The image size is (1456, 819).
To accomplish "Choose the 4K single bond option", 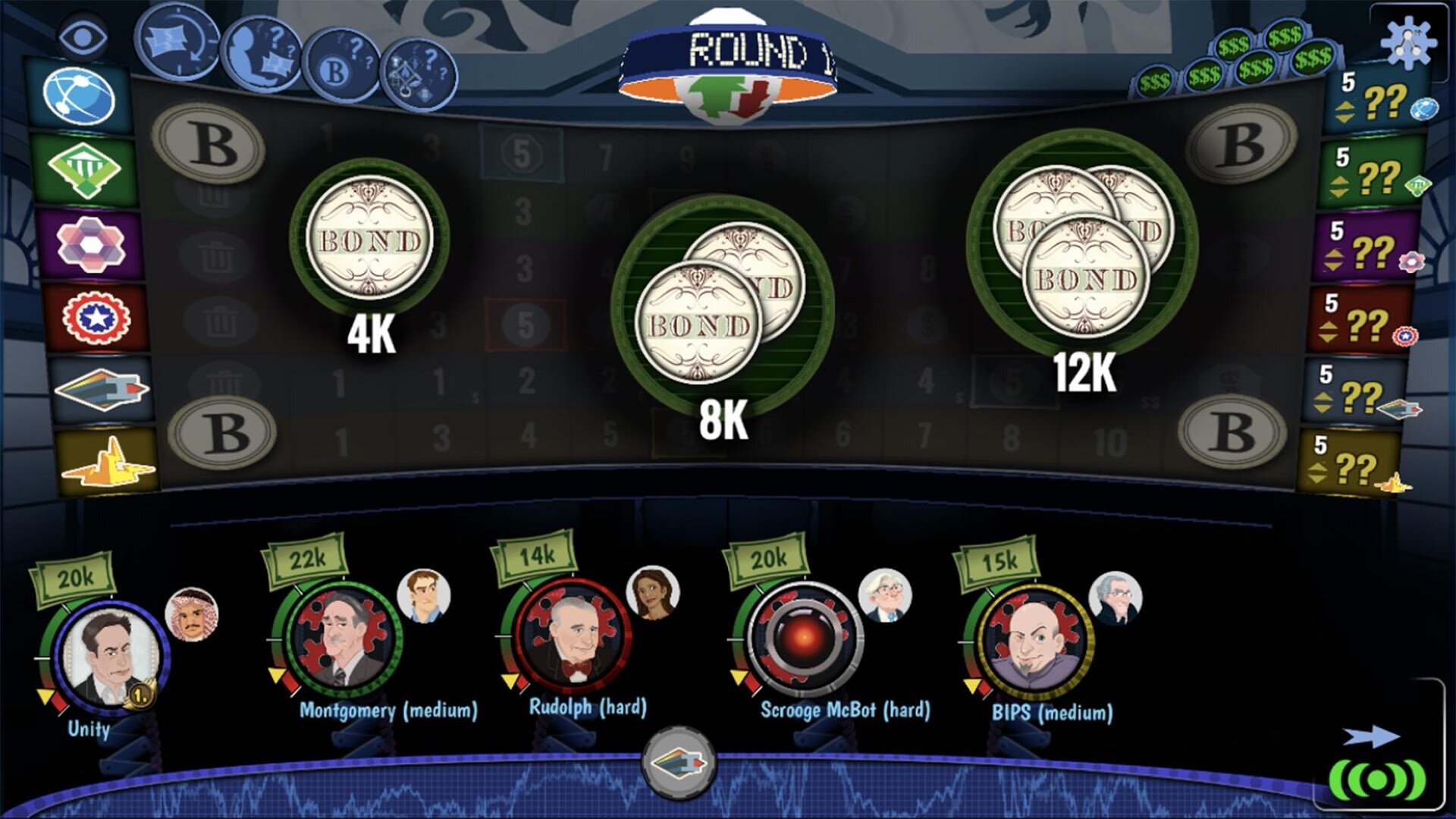I will click(369, 240).
